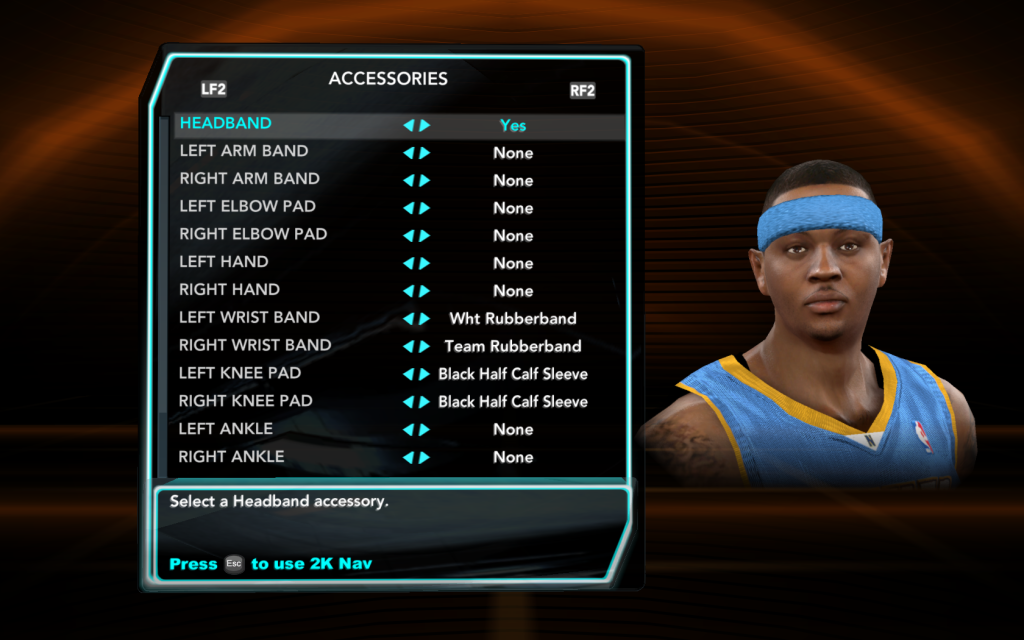Select the Left Knee Pad row
This screenshot has height=640, width=1024.
(240, 373)
